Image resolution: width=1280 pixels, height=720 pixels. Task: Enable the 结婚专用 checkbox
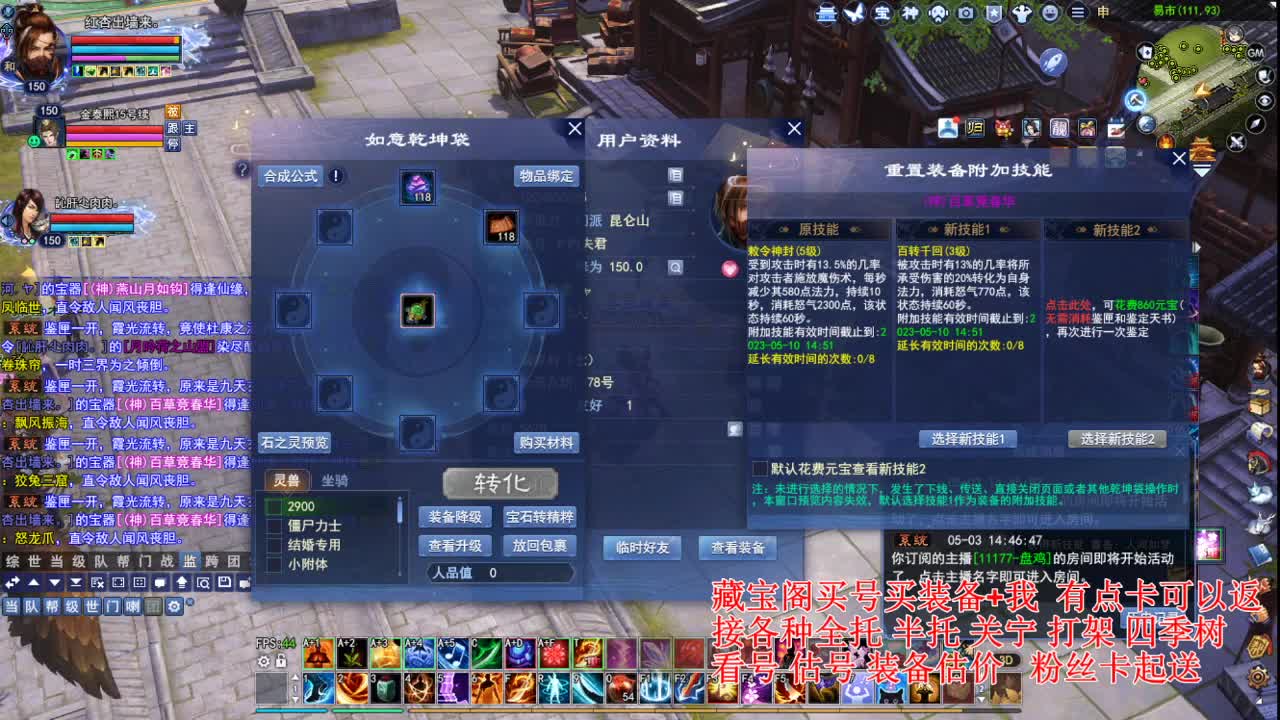point(272,545)
